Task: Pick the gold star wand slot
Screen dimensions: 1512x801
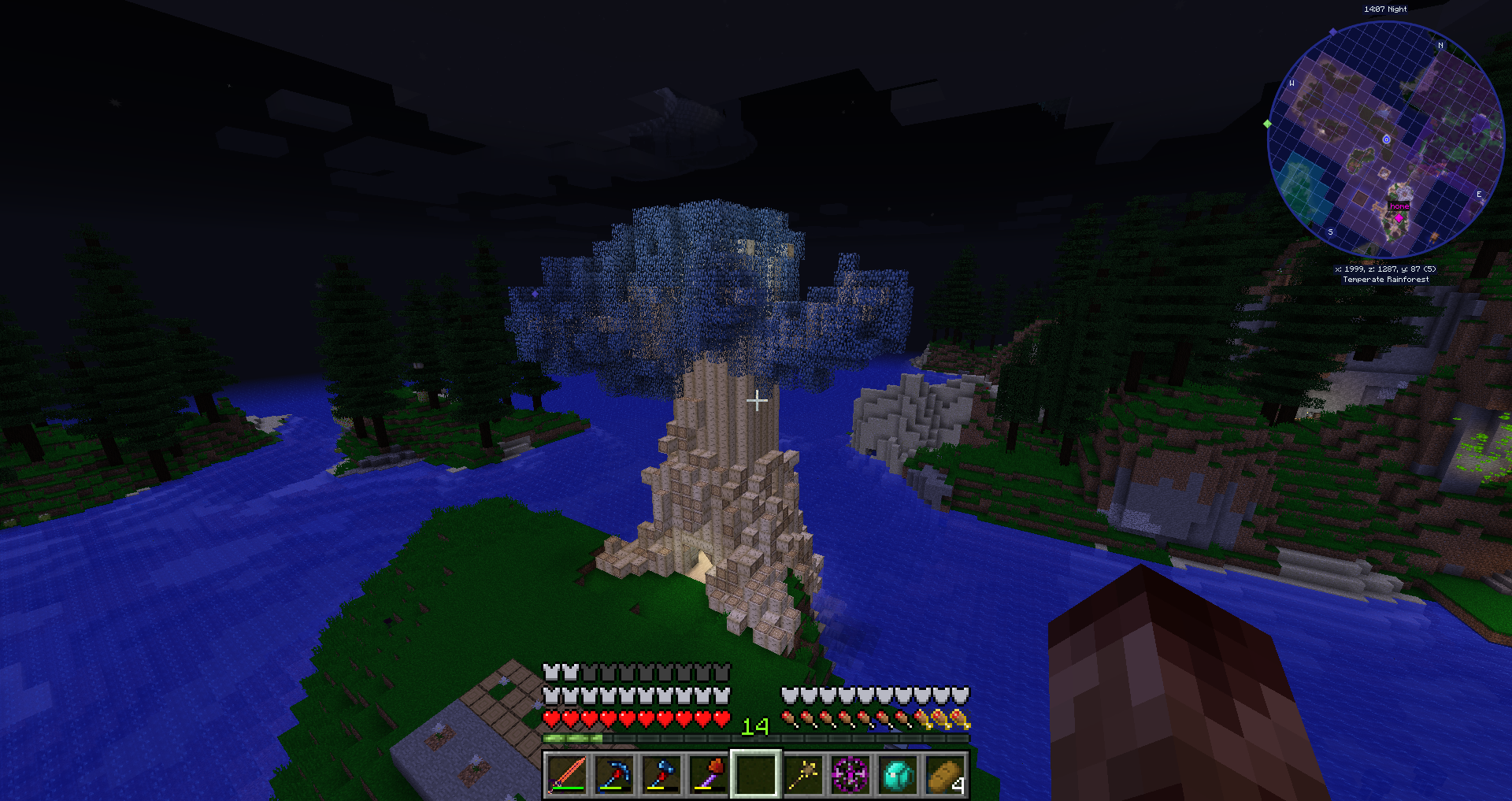Action: [x=803, y=774]
